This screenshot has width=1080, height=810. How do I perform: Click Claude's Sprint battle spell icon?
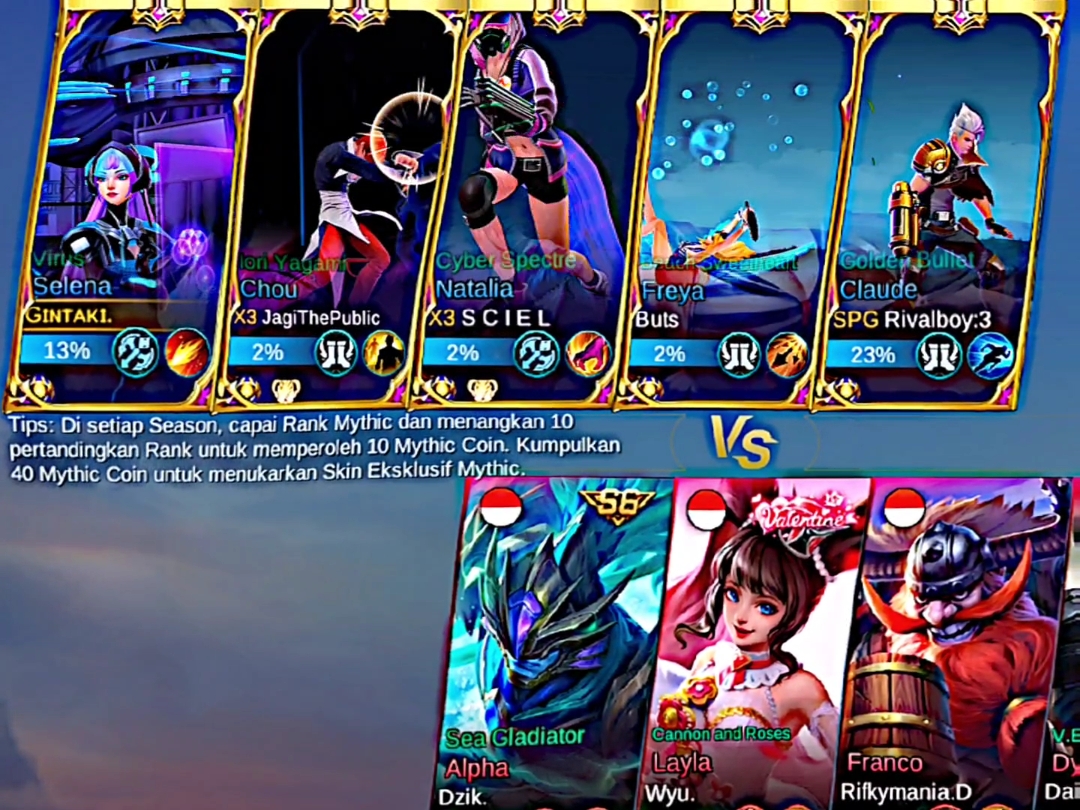tap(991, 356)
